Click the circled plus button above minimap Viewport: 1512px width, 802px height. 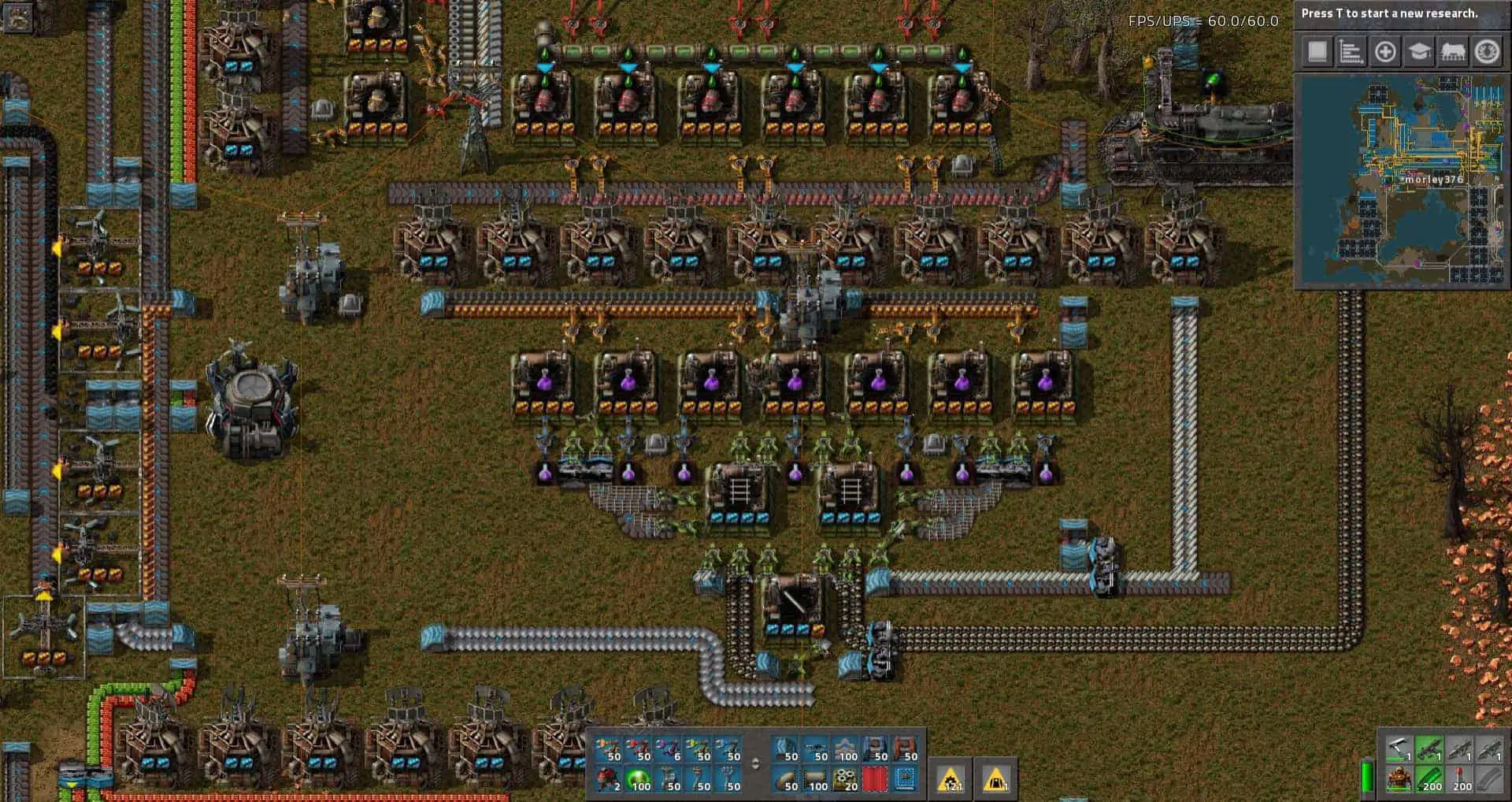click(x=1385, y=52)
